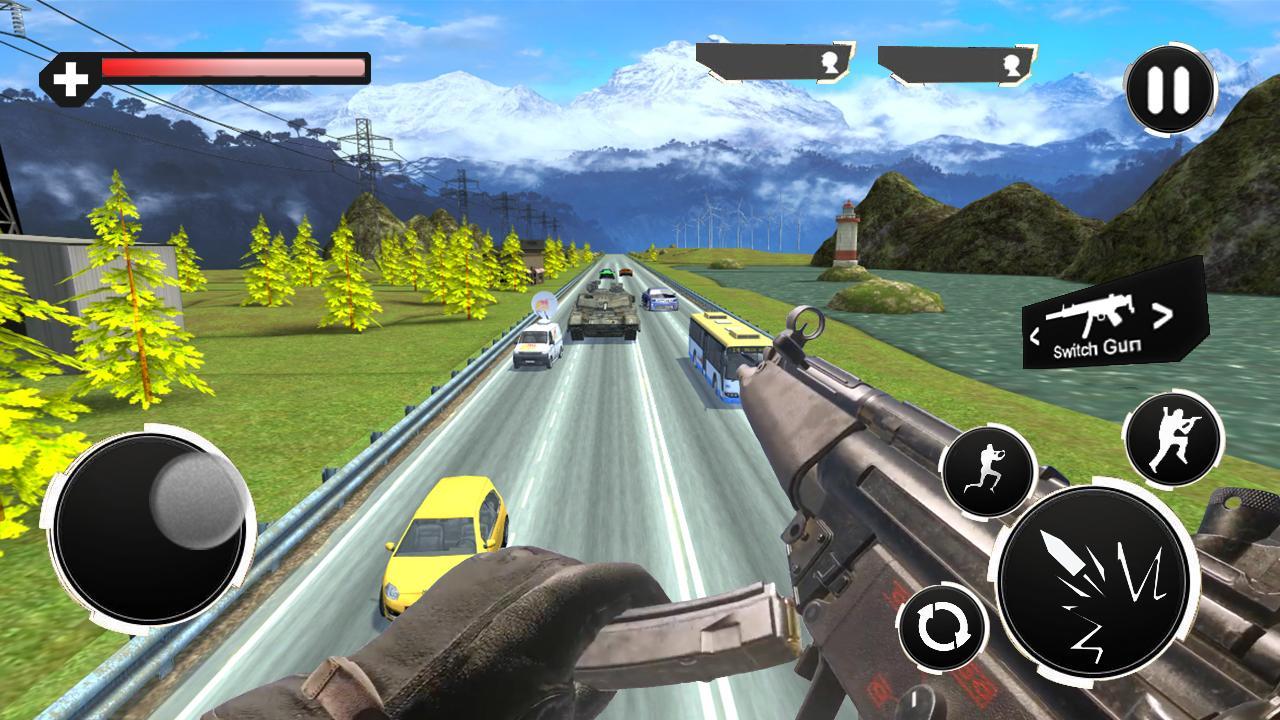
Task: Touch the virtual movement joystick knob
Action: 197,501
